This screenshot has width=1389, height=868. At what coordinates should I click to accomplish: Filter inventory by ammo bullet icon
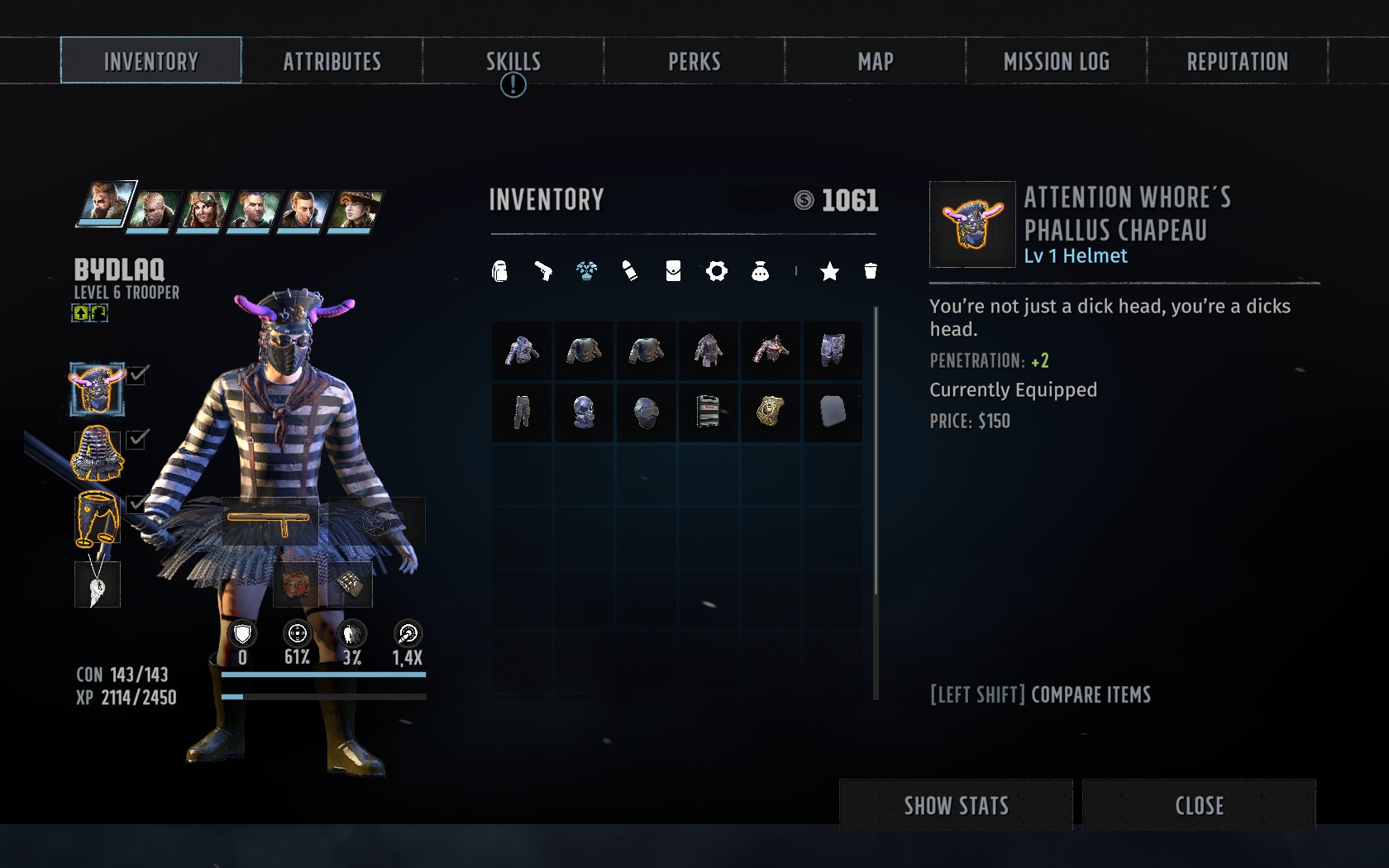629,271
